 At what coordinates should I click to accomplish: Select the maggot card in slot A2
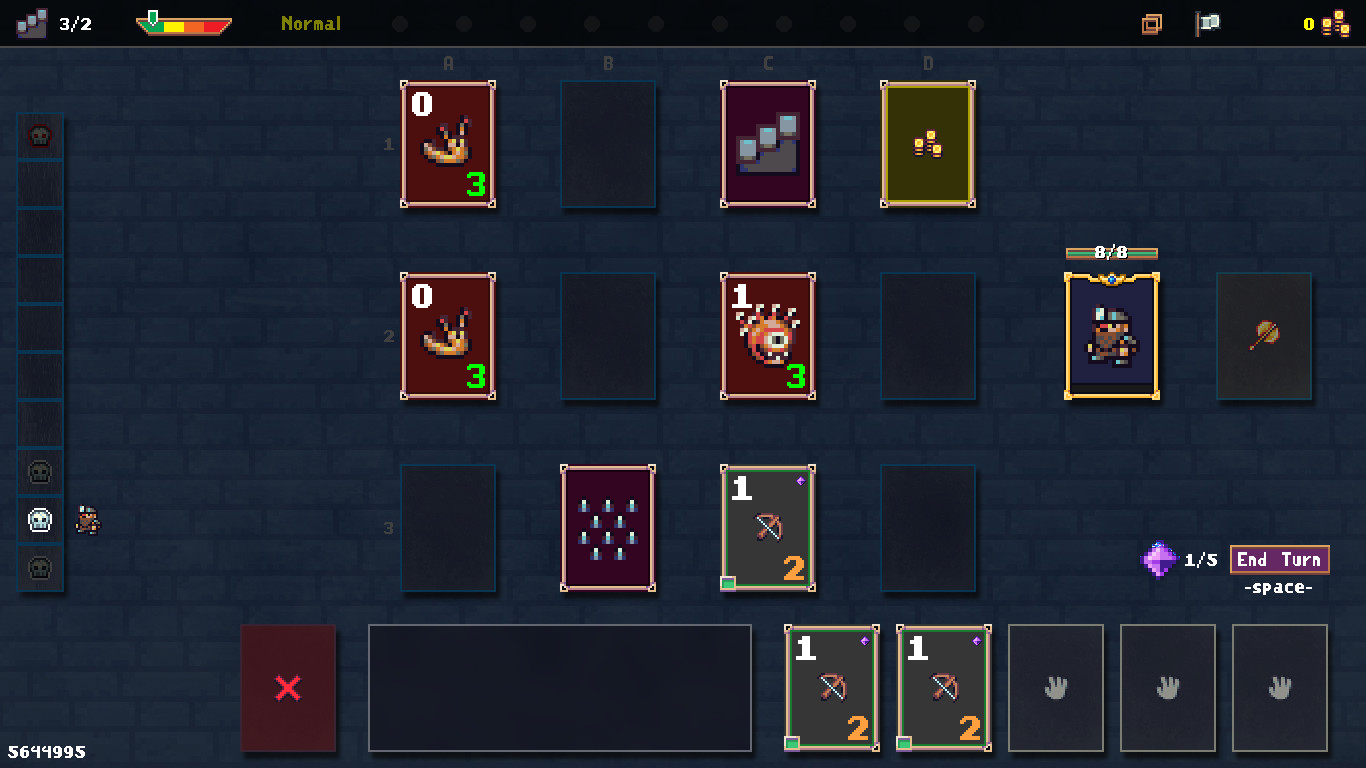point(447,337)
